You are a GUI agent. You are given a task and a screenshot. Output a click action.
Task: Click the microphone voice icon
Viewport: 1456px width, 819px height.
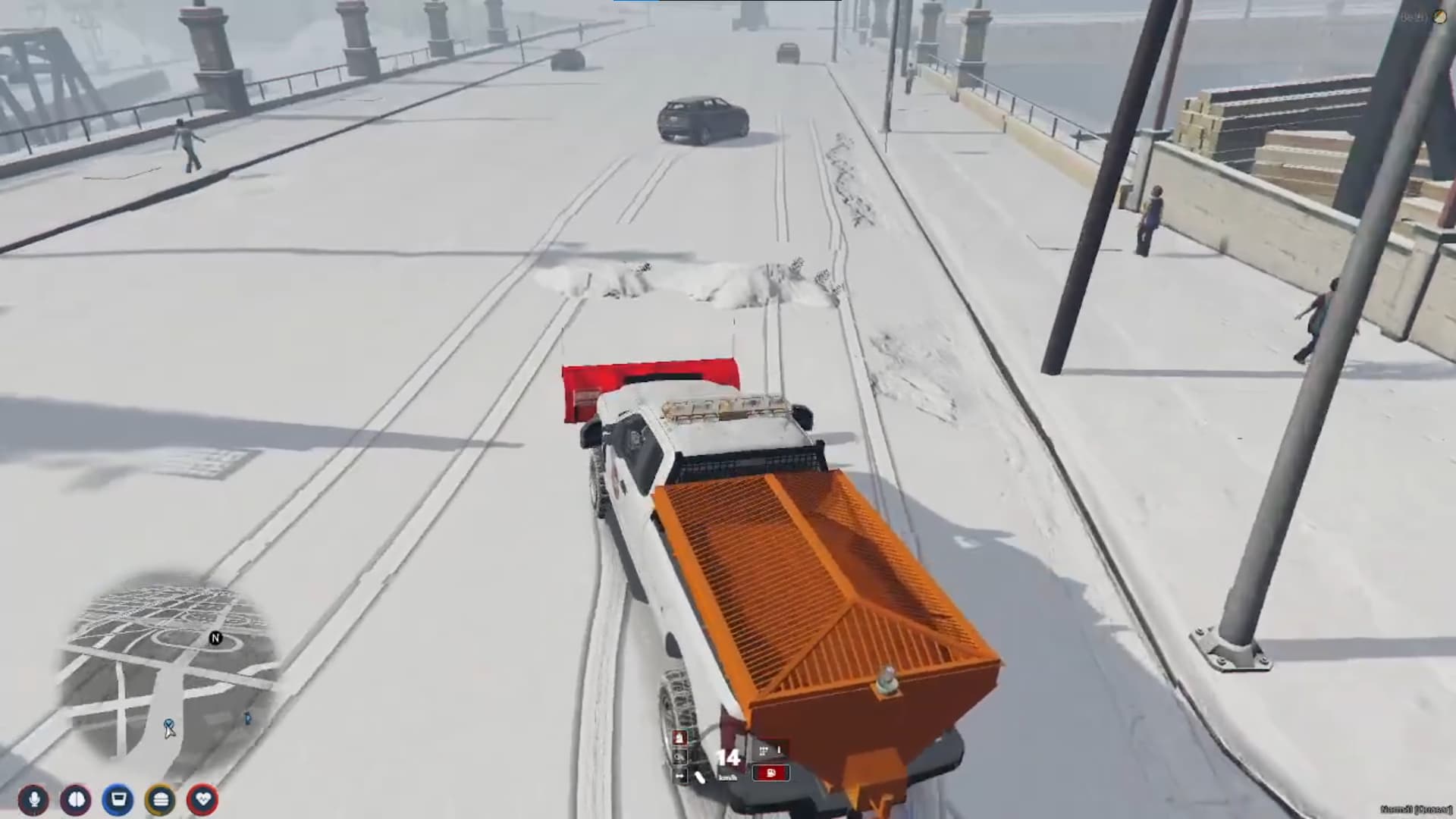click(x=33, y=800)
